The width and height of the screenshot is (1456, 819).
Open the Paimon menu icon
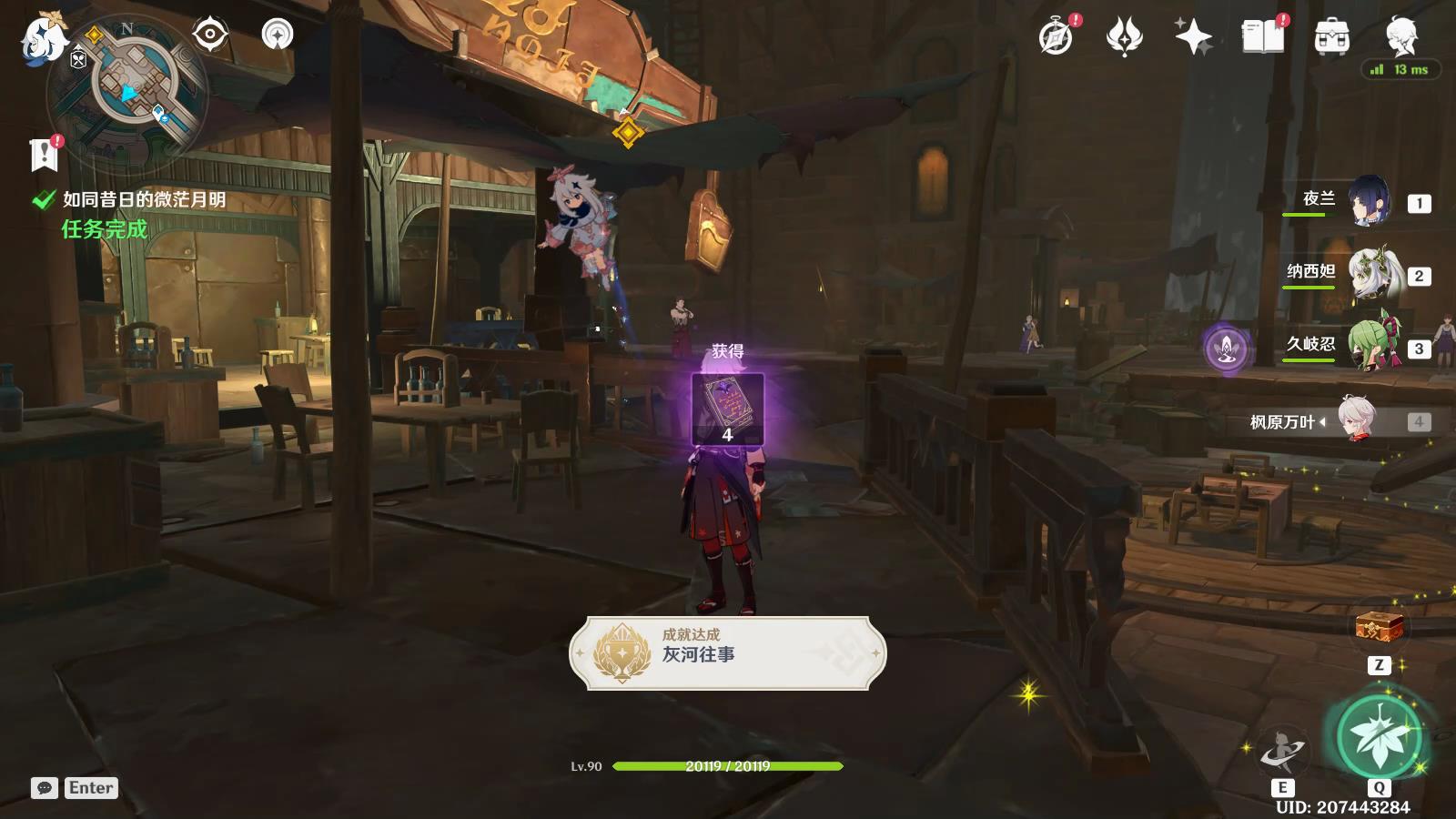43,40
